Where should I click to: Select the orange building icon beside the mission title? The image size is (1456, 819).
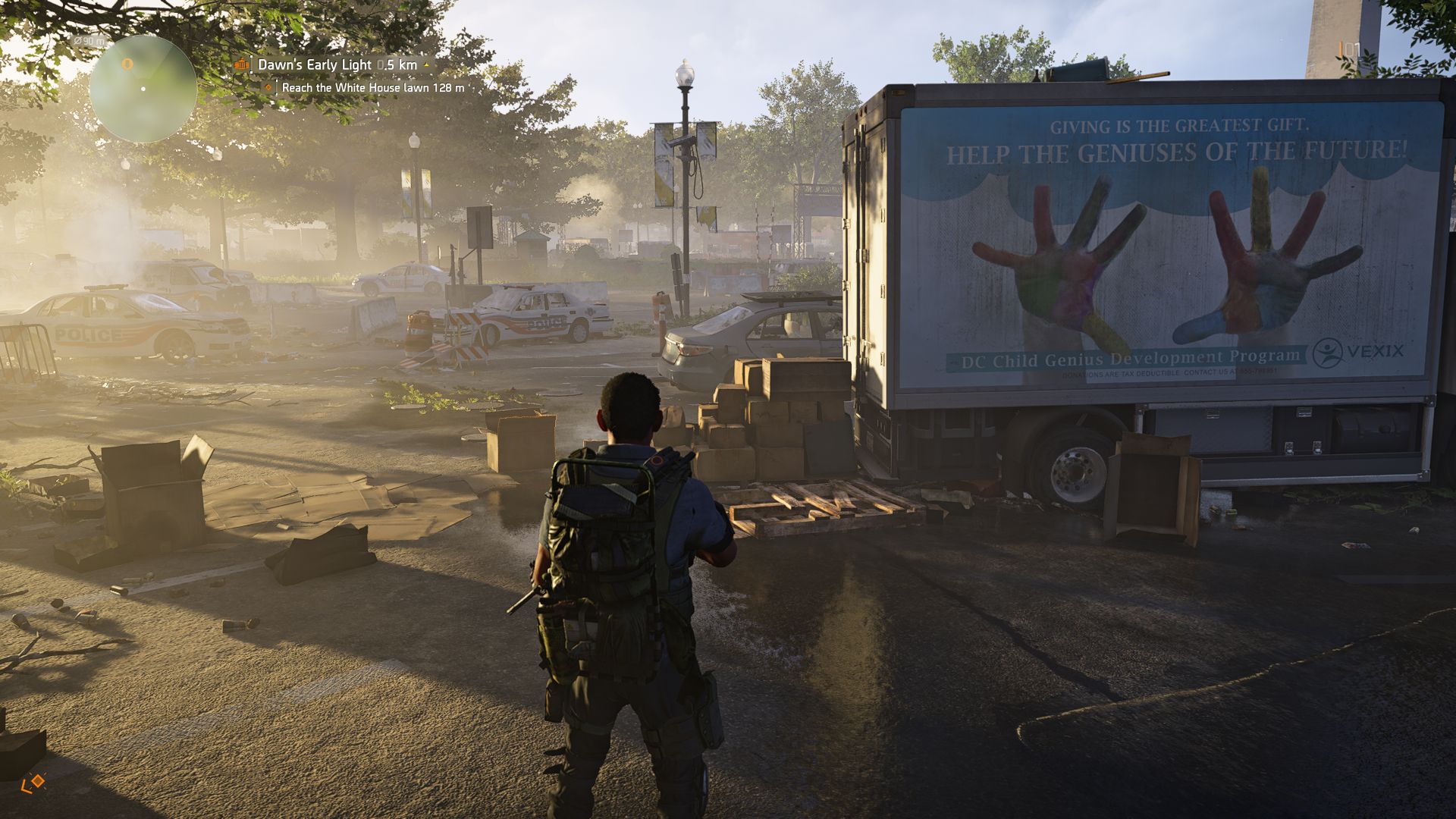[x=242, y=65]
